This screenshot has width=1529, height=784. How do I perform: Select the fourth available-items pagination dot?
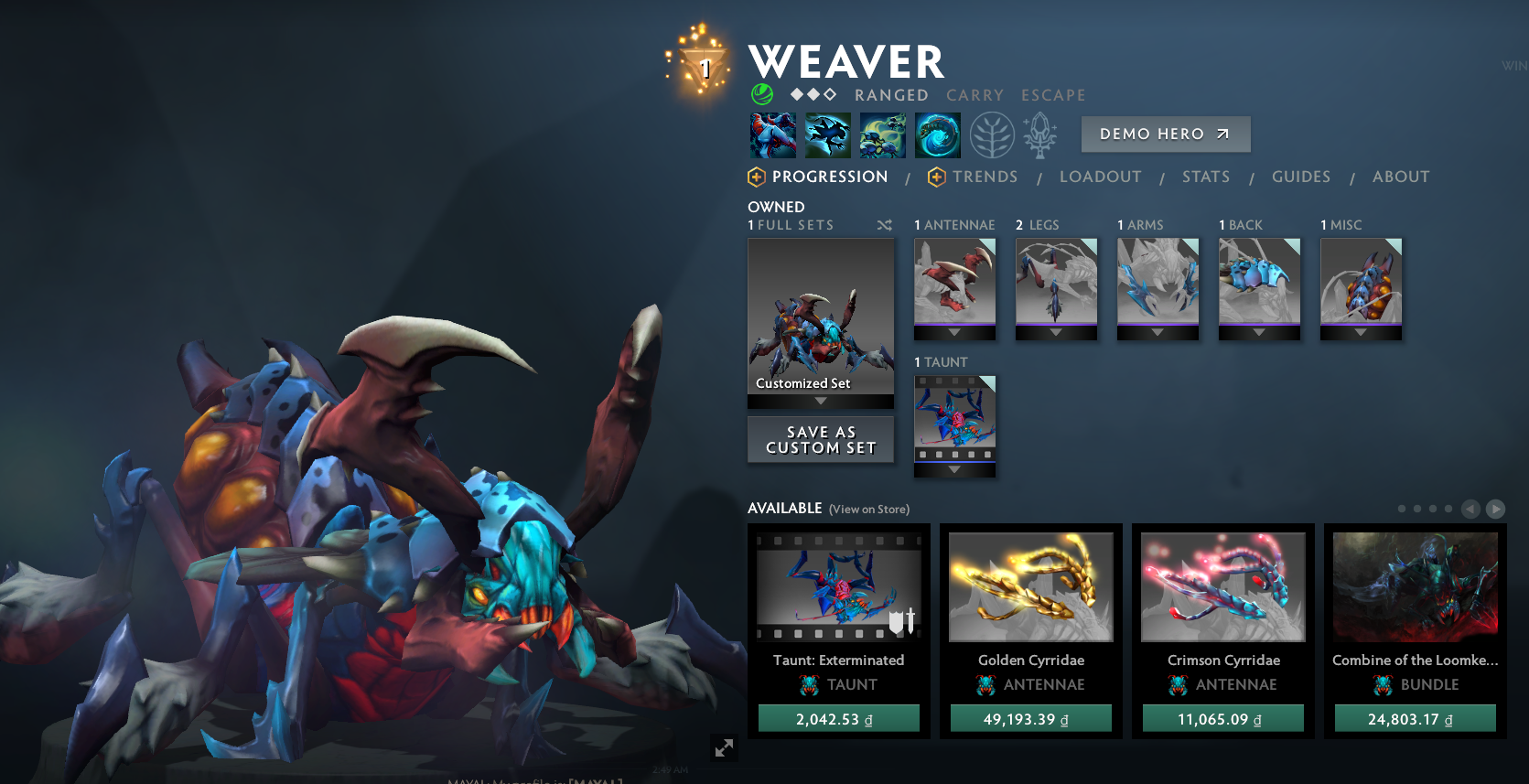tap(1448, 509)
